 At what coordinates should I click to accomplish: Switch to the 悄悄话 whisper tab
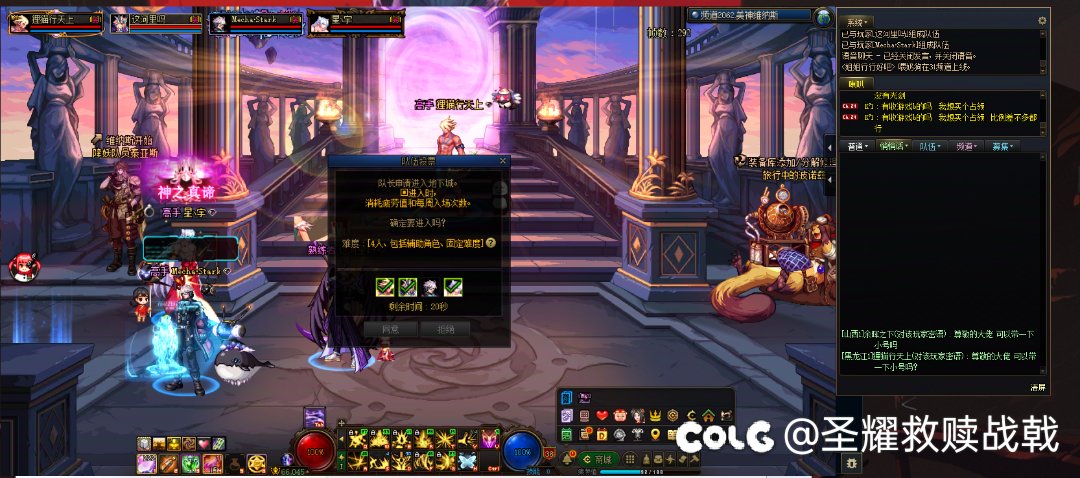(x=892, y=146)
